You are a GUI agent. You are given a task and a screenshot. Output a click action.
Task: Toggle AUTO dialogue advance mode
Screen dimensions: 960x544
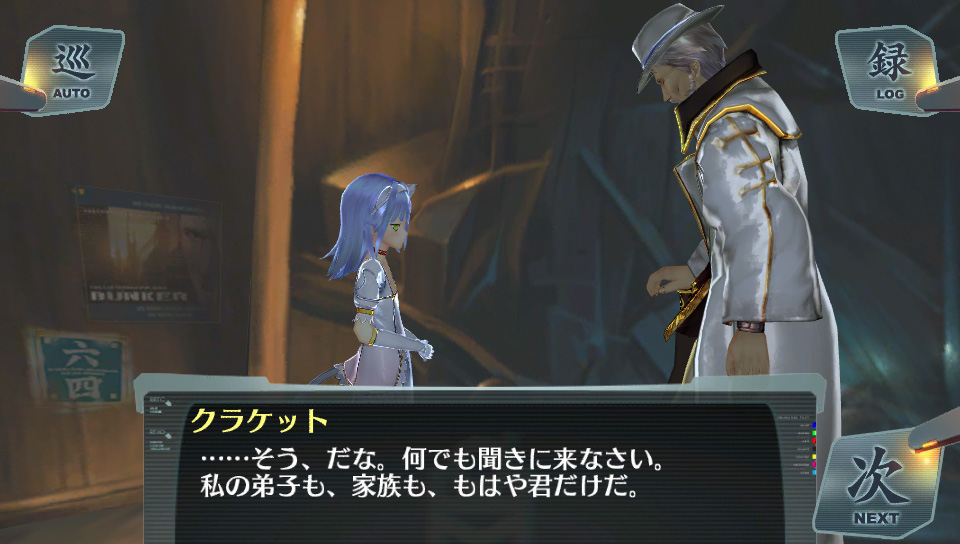tap(72, 70)
